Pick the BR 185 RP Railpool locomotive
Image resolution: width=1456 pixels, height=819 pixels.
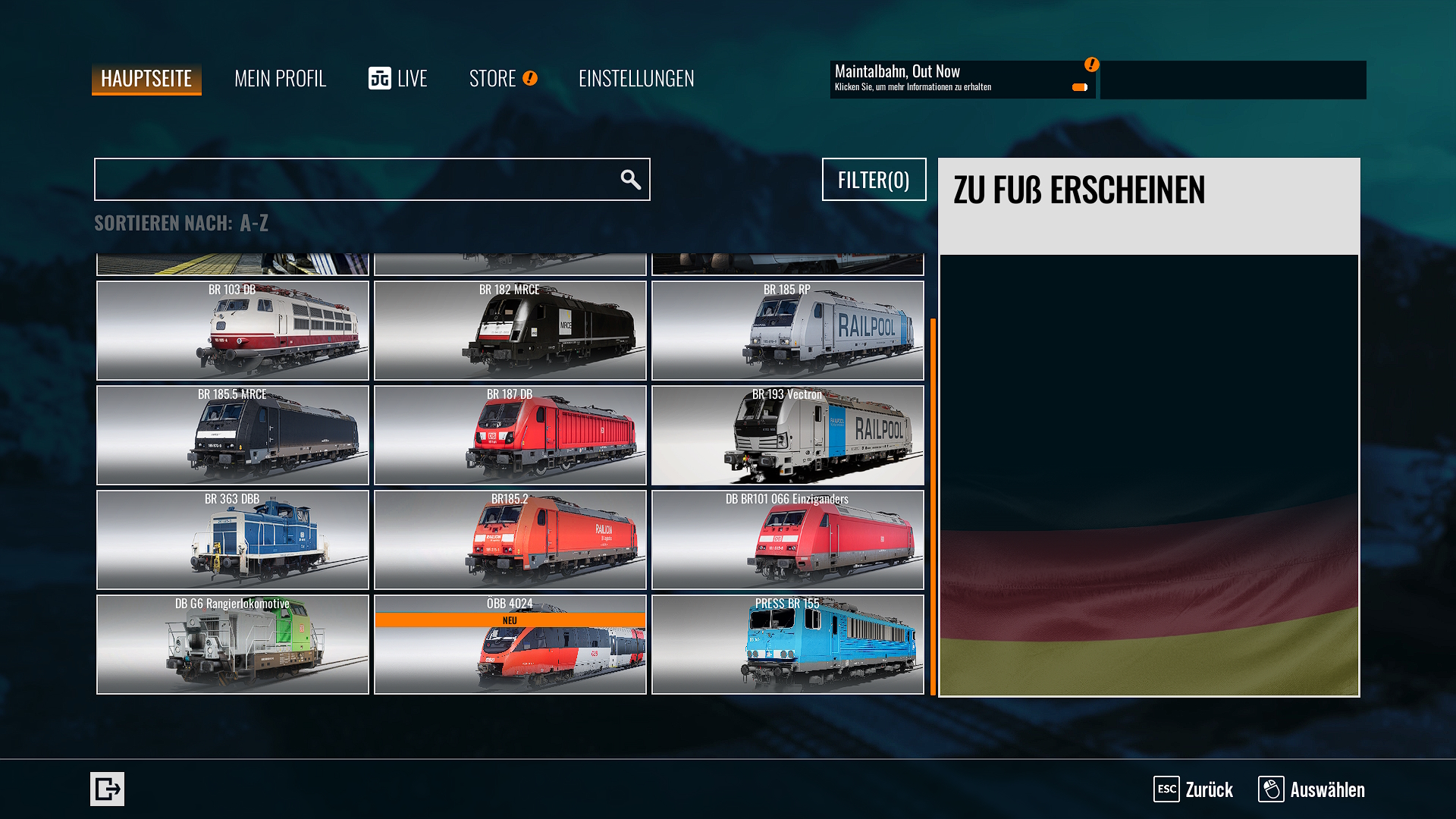tap(787, 331)
